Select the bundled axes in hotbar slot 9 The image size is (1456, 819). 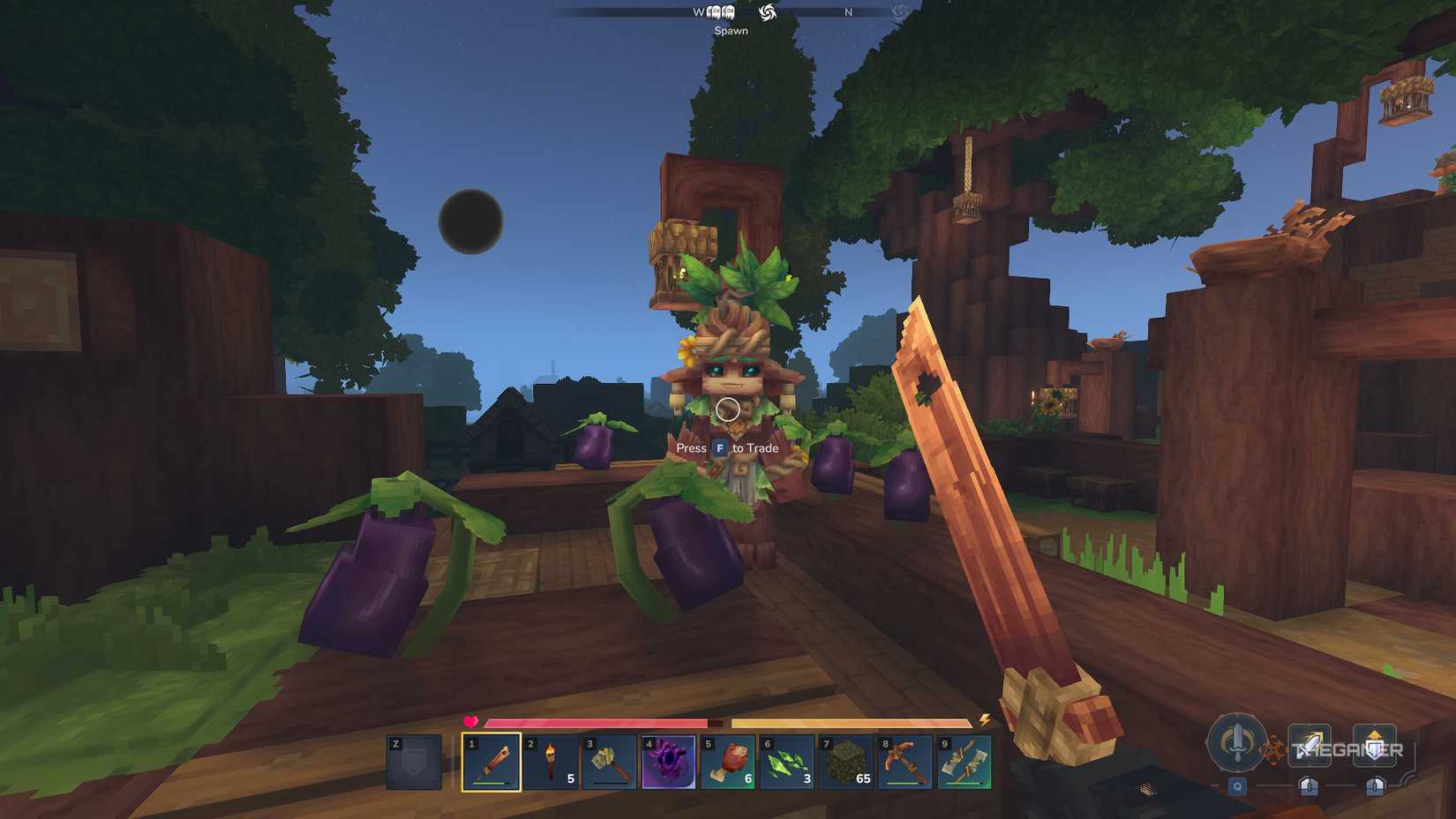(x=966, y=761)
